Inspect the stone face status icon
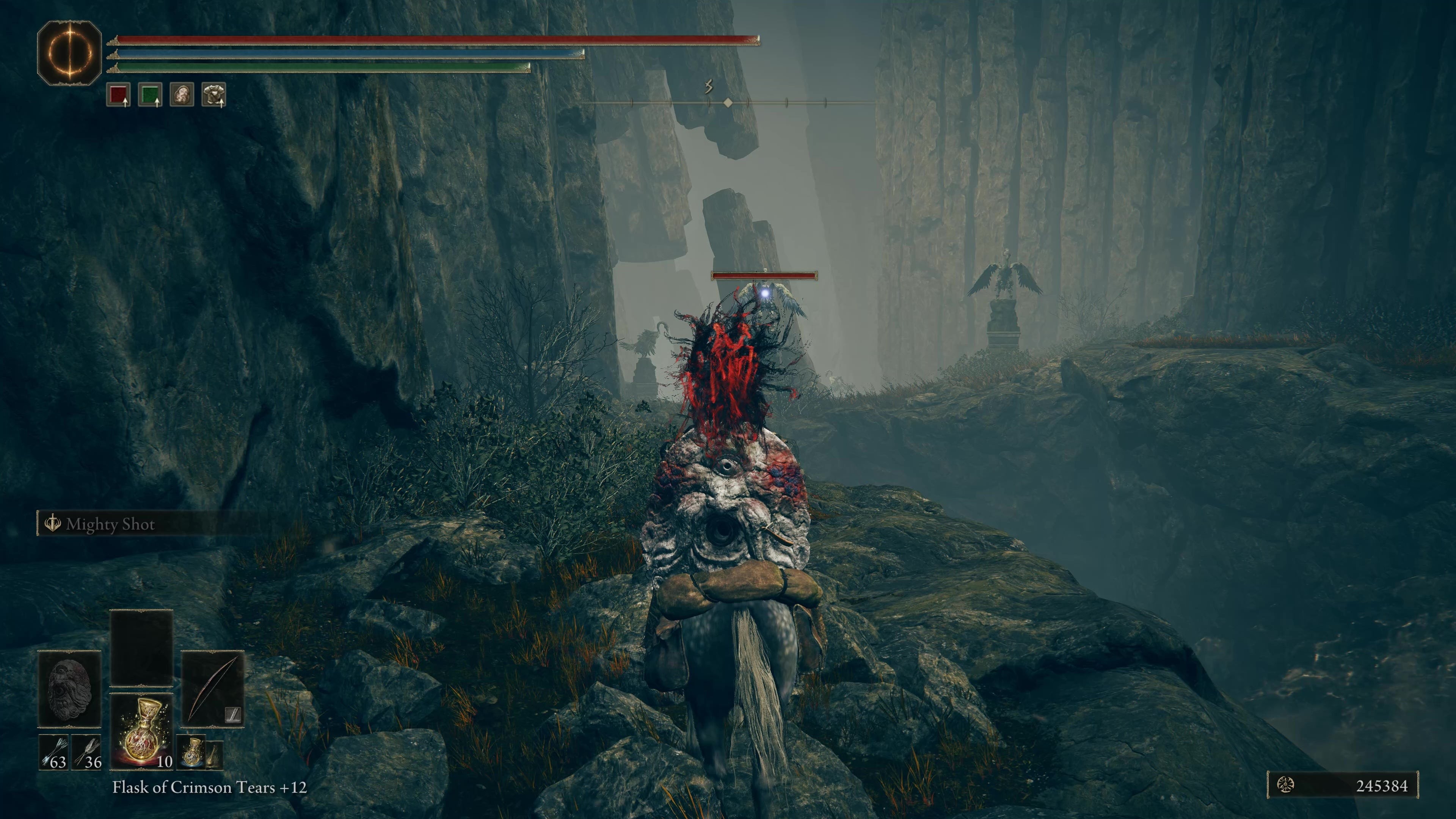1456x819 pixels. coord(182,94)
